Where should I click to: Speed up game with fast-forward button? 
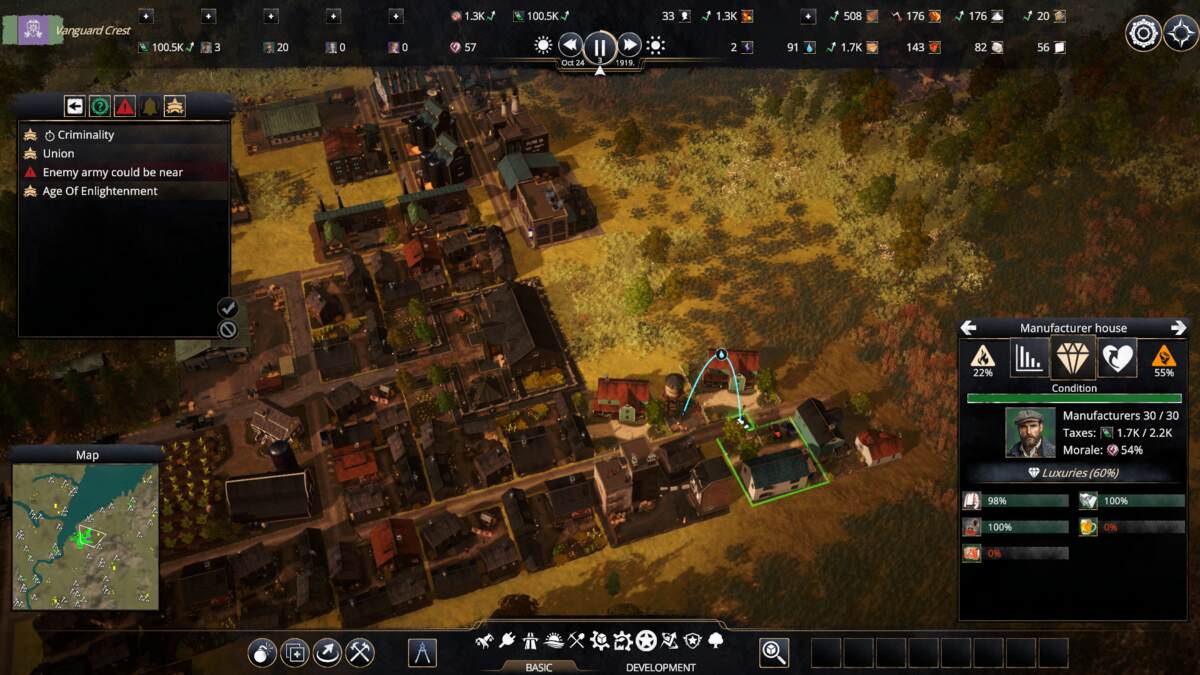tap(629, 45)
